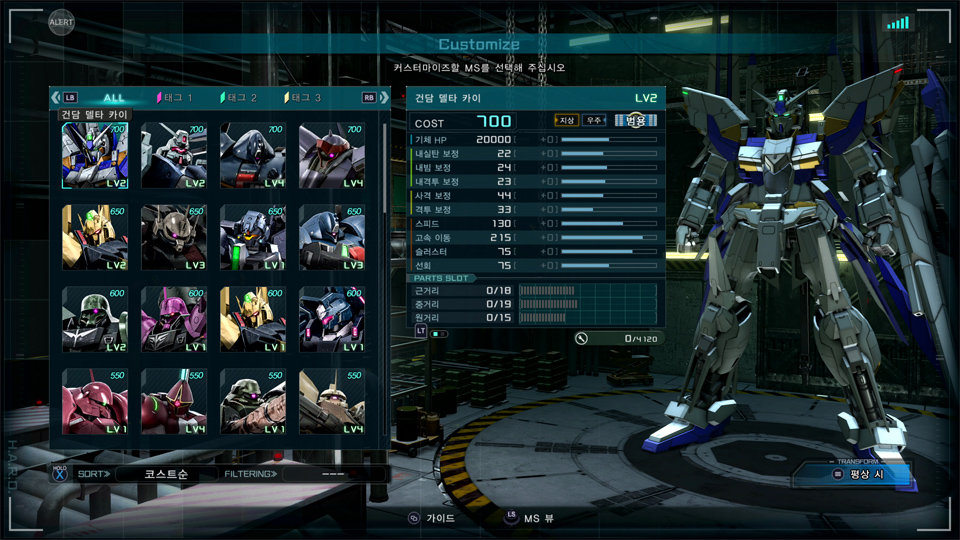This screenshot has width=960, height=540.
Task: Switch to the 태그 1 tab
Action: tap(175, 98)
